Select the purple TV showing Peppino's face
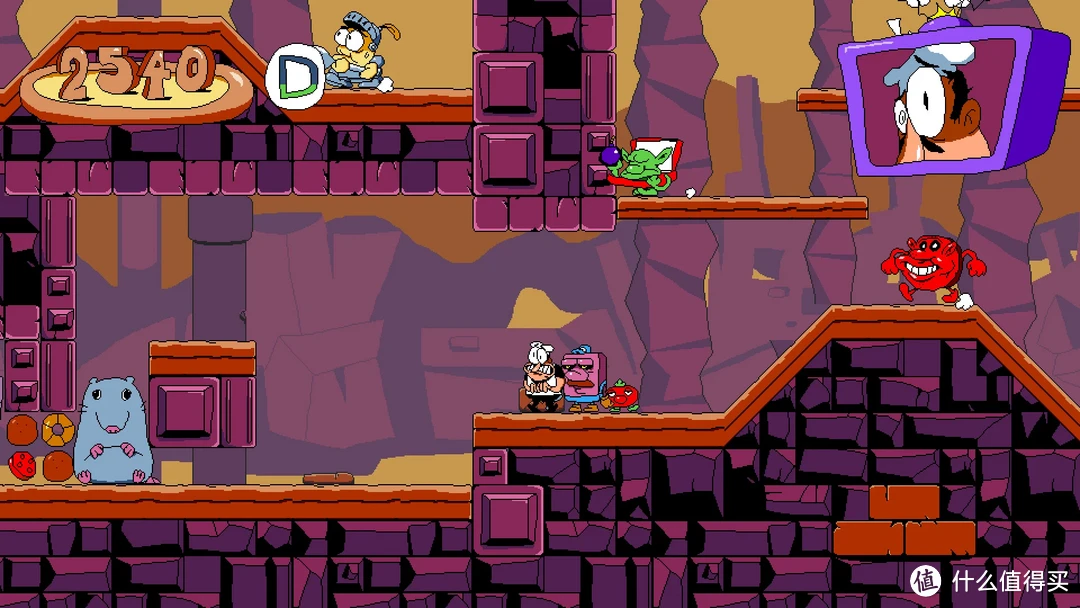 click(x=946, y=101)
